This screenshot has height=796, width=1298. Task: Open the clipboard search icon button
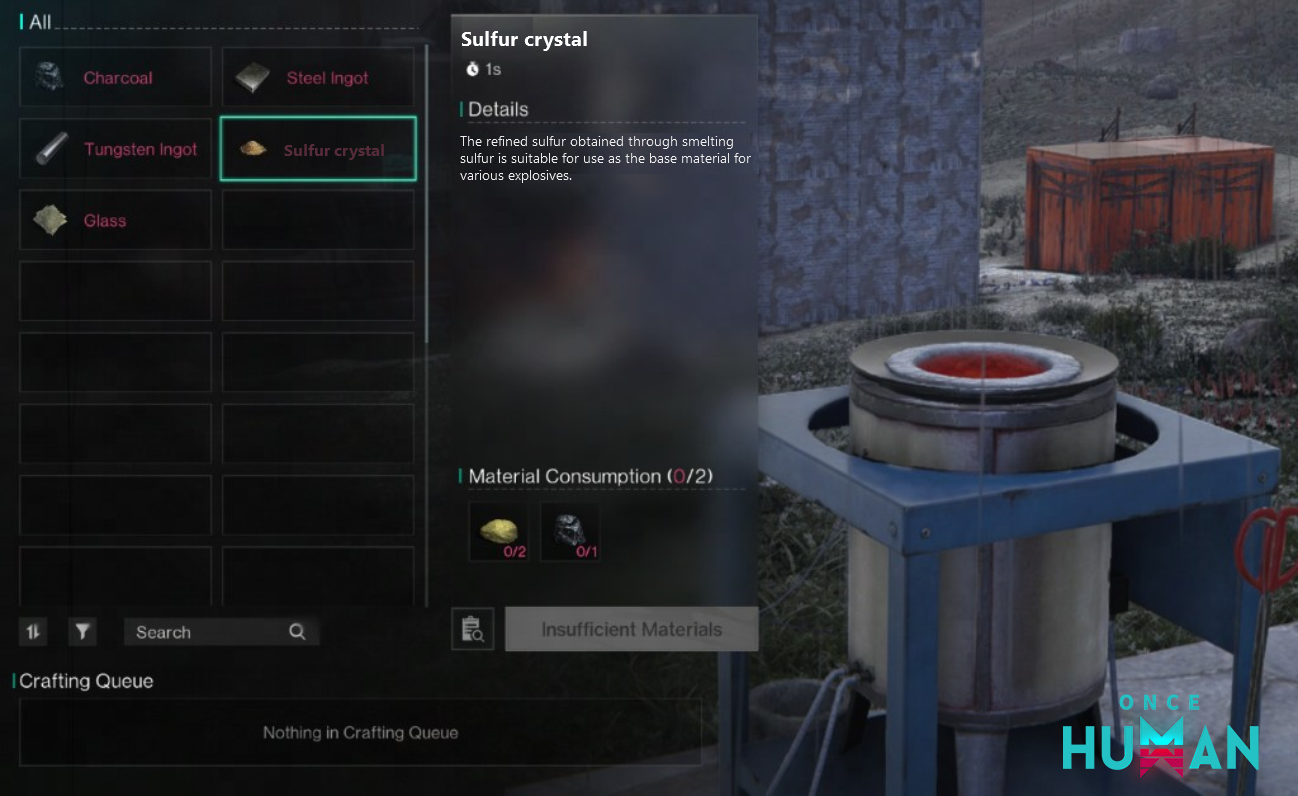coord(473,629)
